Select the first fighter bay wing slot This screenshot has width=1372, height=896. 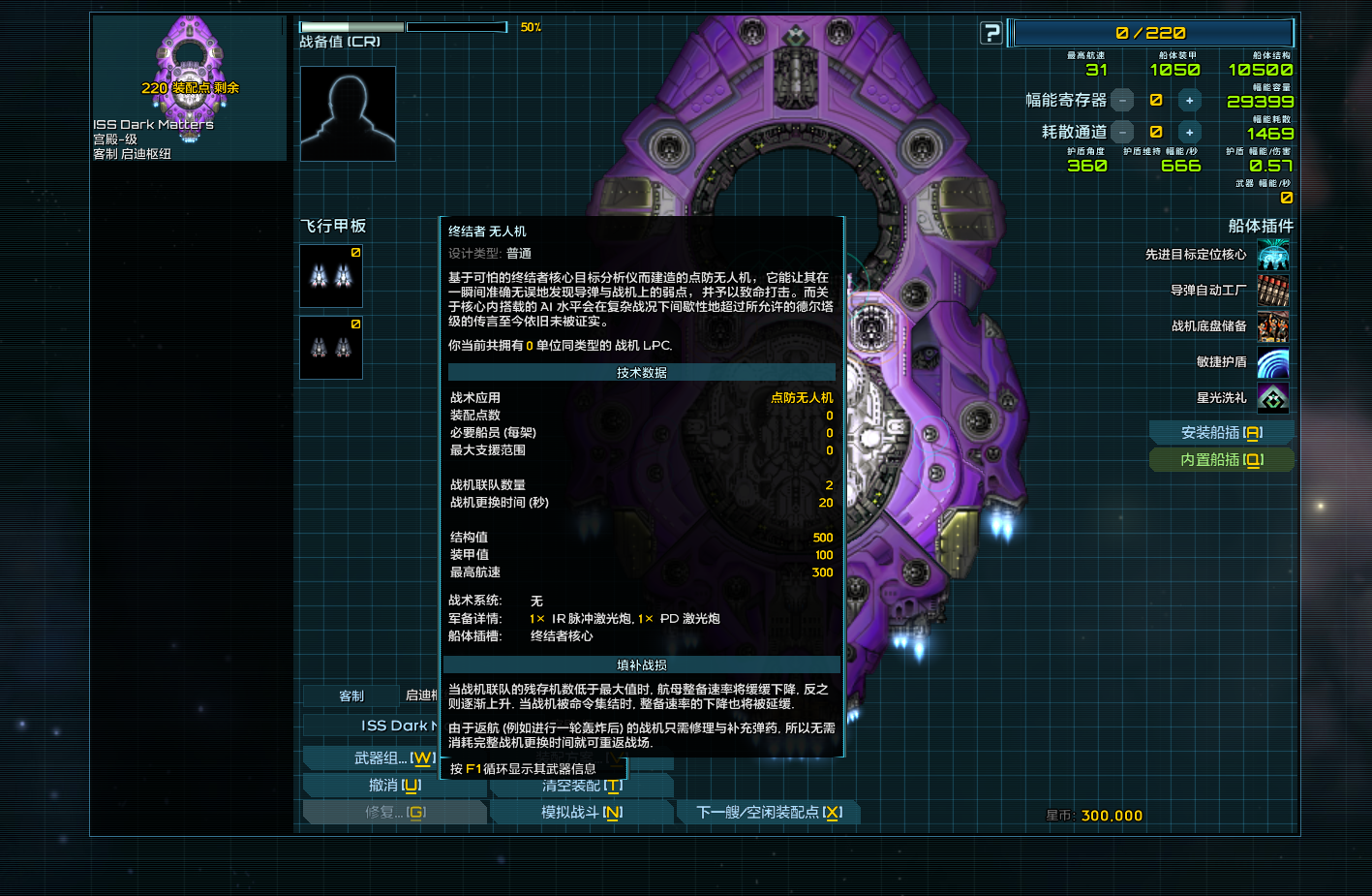click(x=330, y=276)
